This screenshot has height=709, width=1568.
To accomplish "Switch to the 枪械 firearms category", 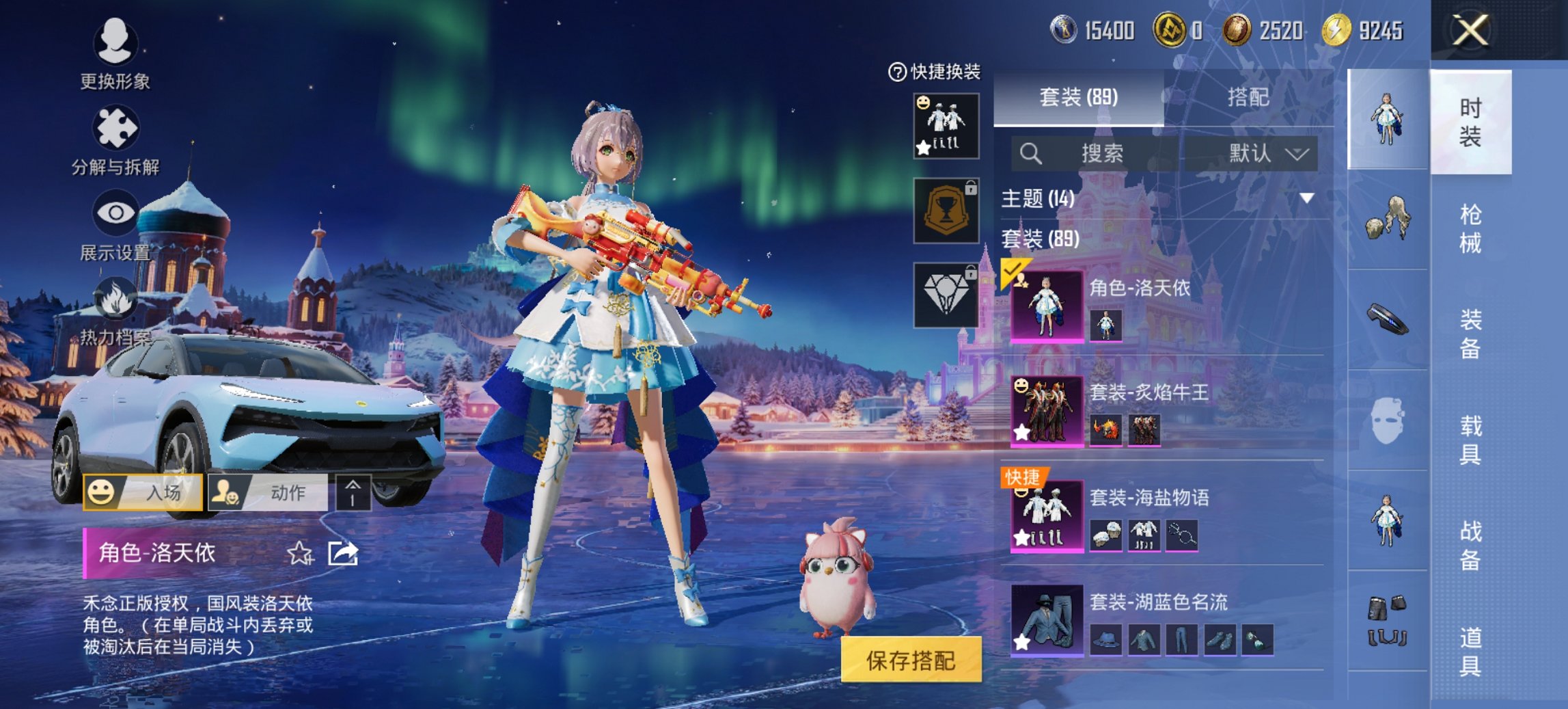I will coord(1470,228).
